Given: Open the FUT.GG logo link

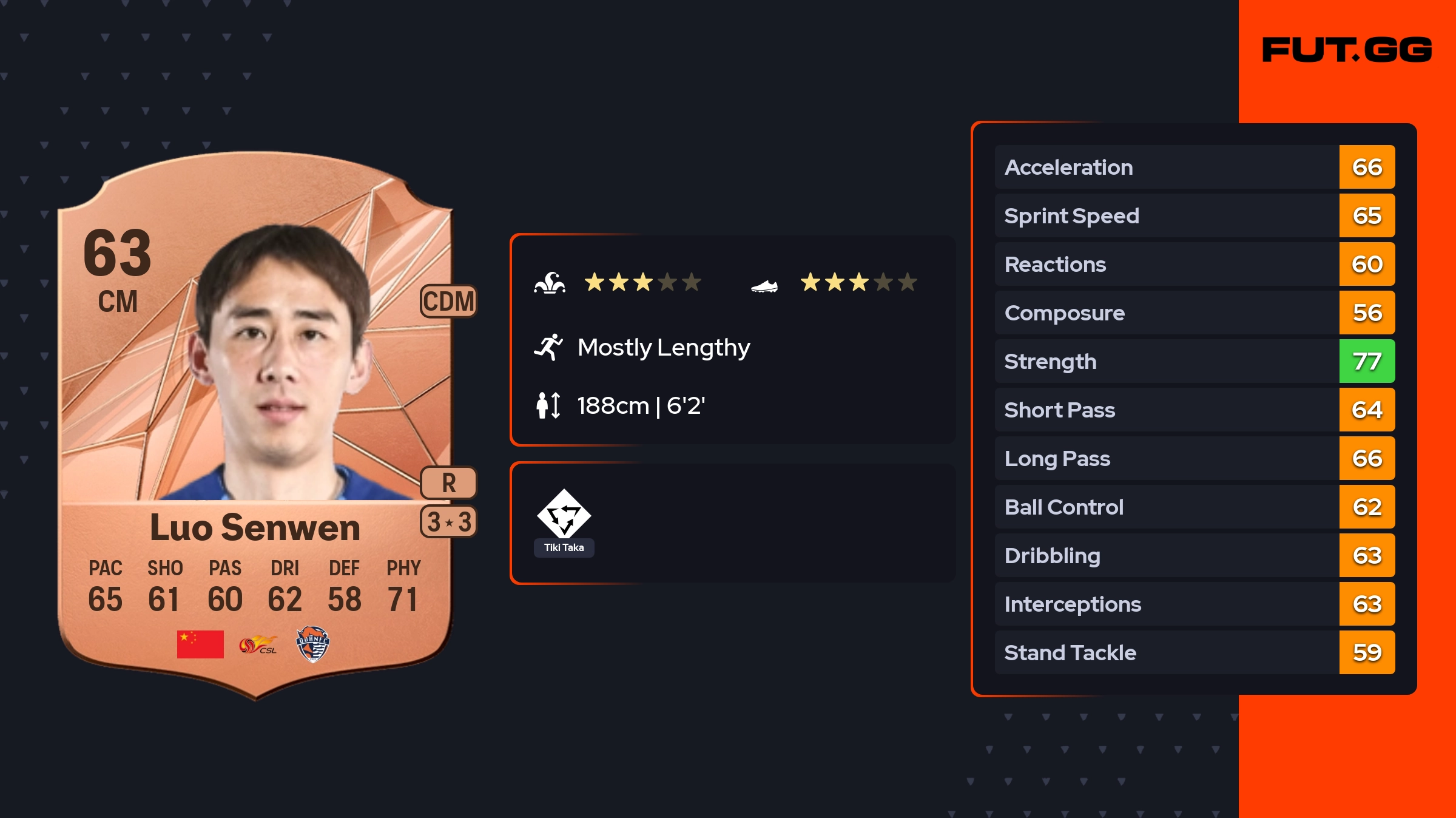Looking at the screenshot, I should coord(1347,50).
